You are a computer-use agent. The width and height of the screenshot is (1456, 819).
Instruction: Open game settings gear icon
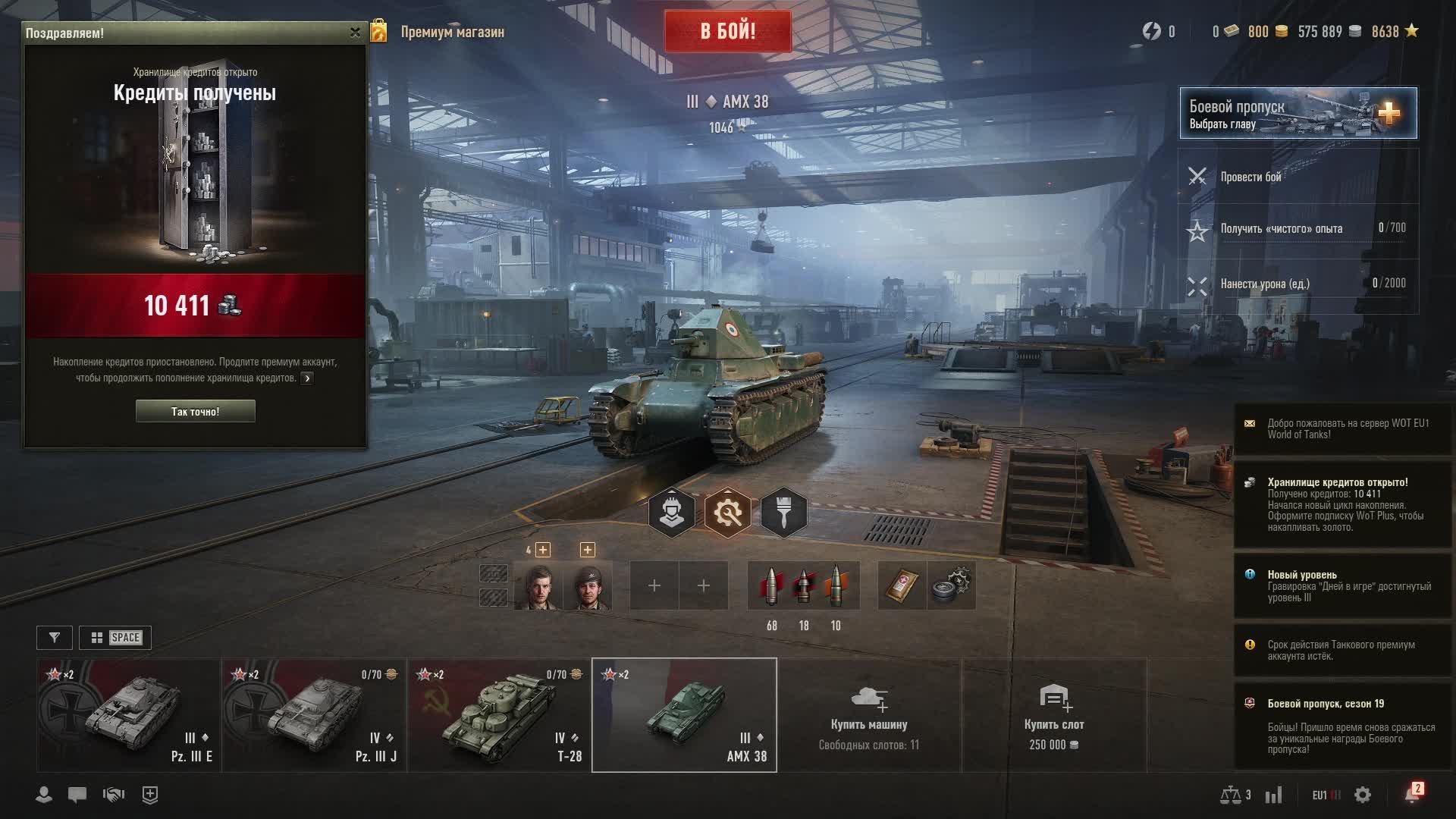click(x=1363, y=795)
